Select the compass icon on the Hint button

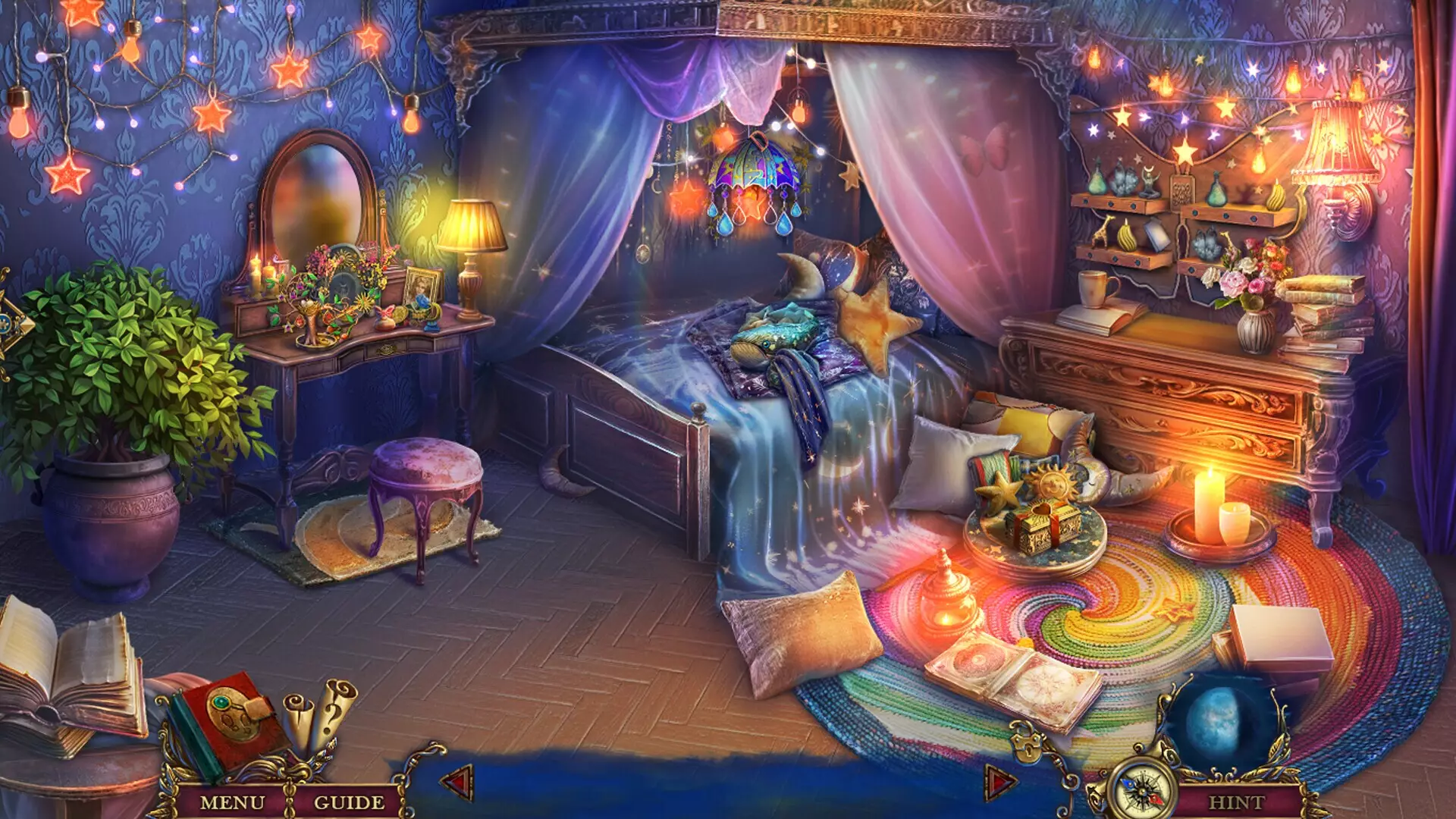pyautogui.click(x=1140, y=792)
